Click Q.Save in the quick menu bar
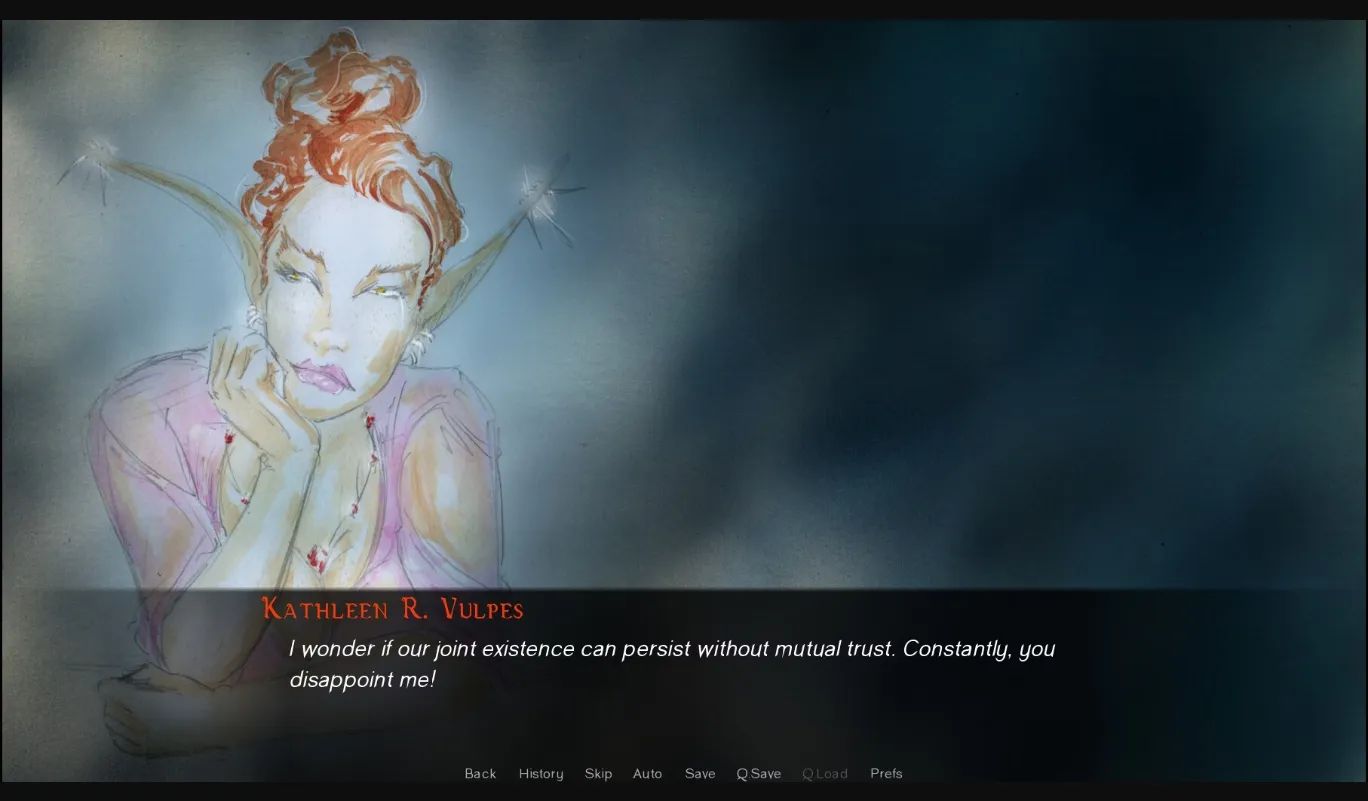Screen dimensions: 1368x801 758,773
